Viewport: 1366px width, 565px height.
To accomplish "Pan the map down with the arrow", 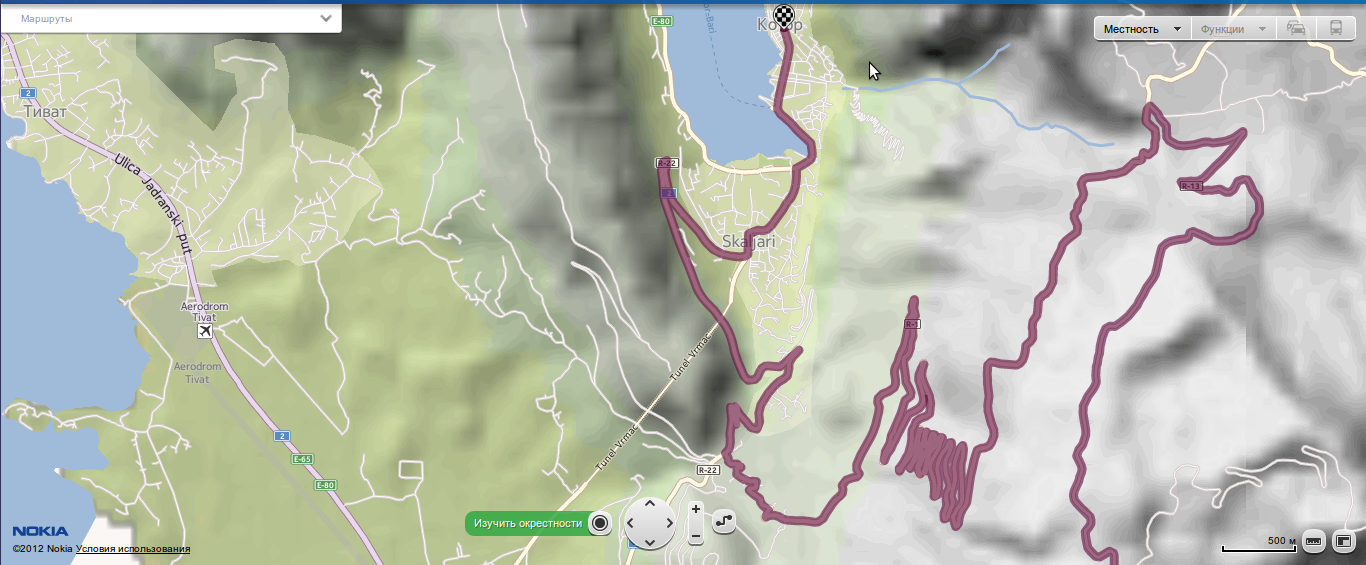I will pyautogui.click(x=649, y=542).
